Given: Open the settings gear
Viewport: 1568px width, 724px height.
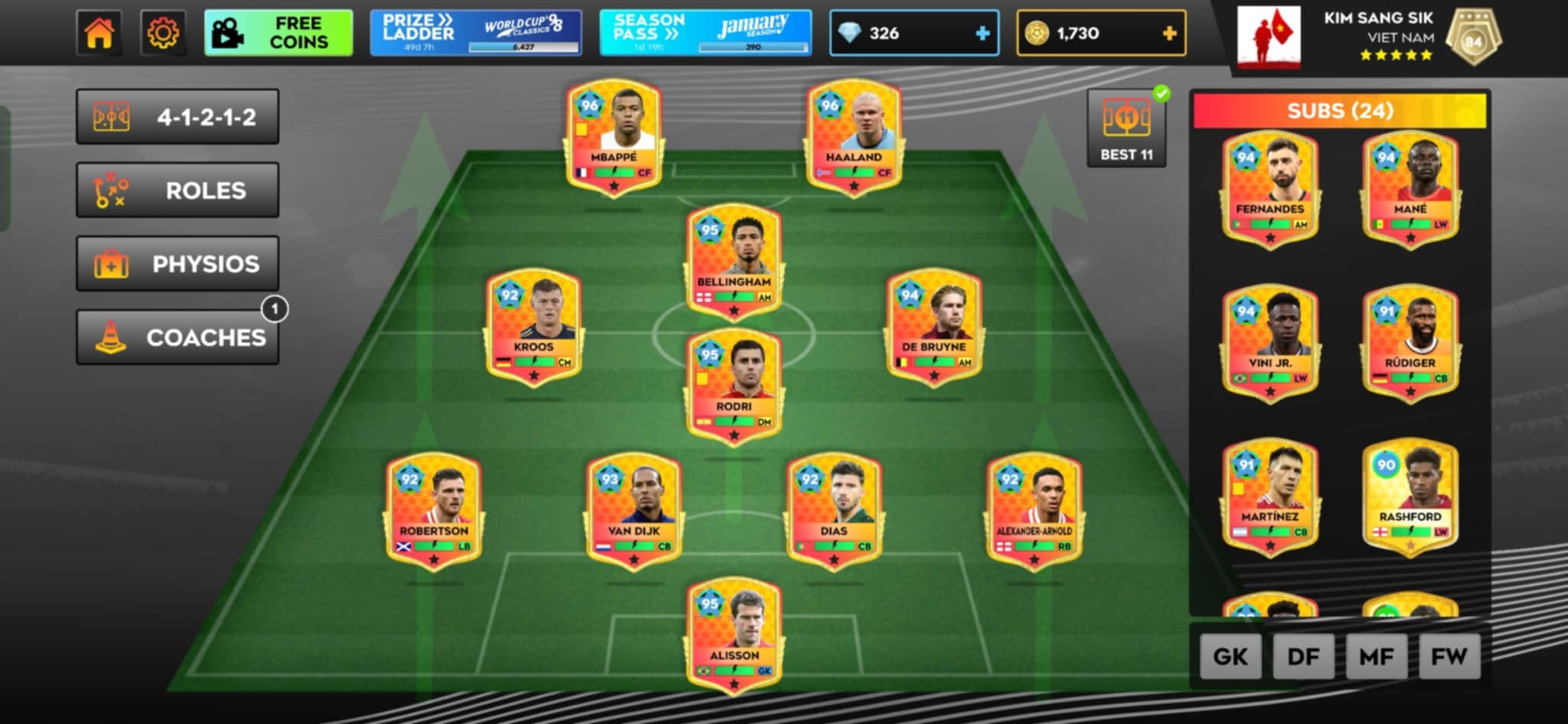Looking at the screenshot, I should click(x=162, y=33).
